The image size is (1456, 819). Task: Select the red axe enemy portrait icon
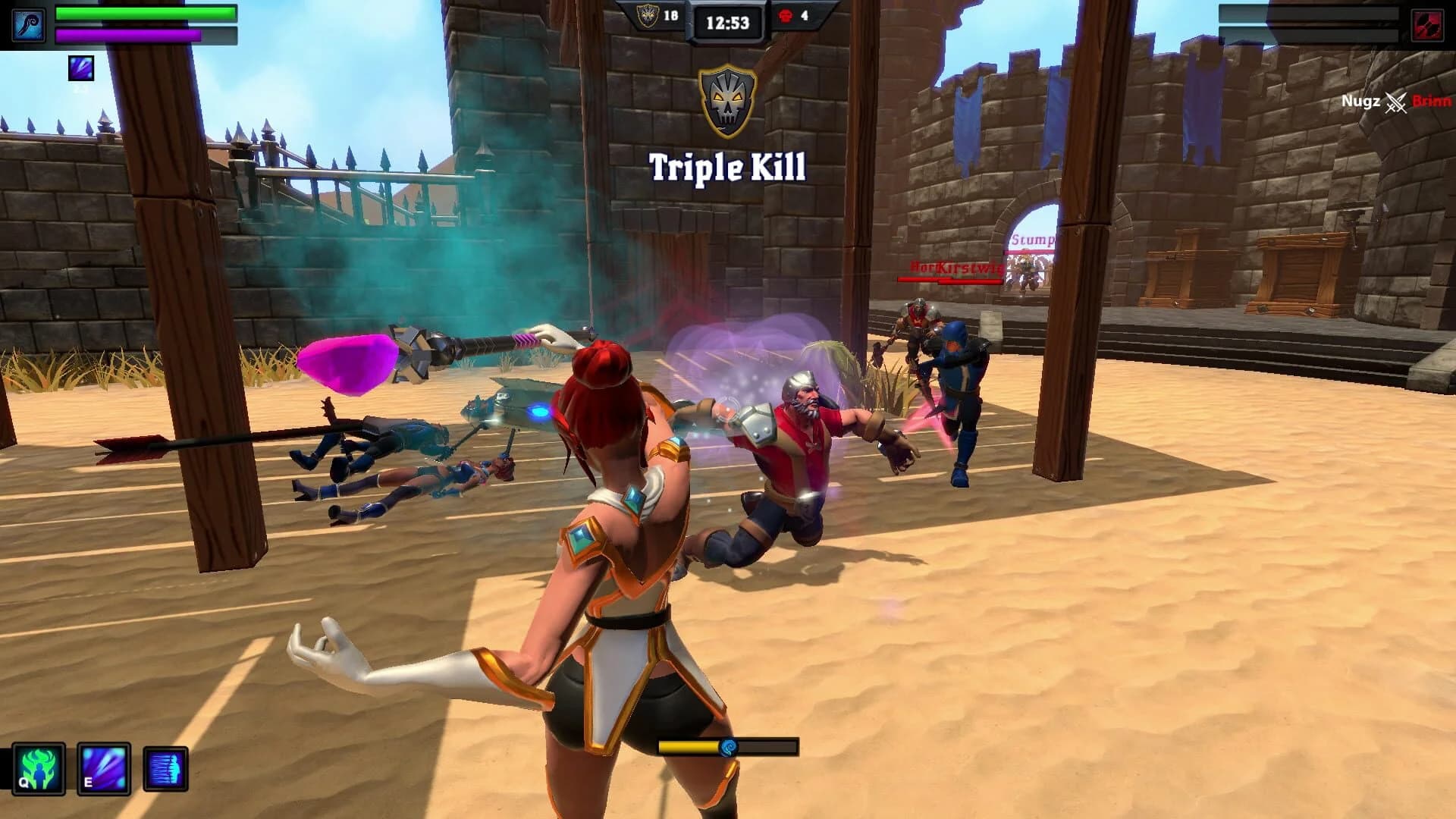(x=1430, y=24)
